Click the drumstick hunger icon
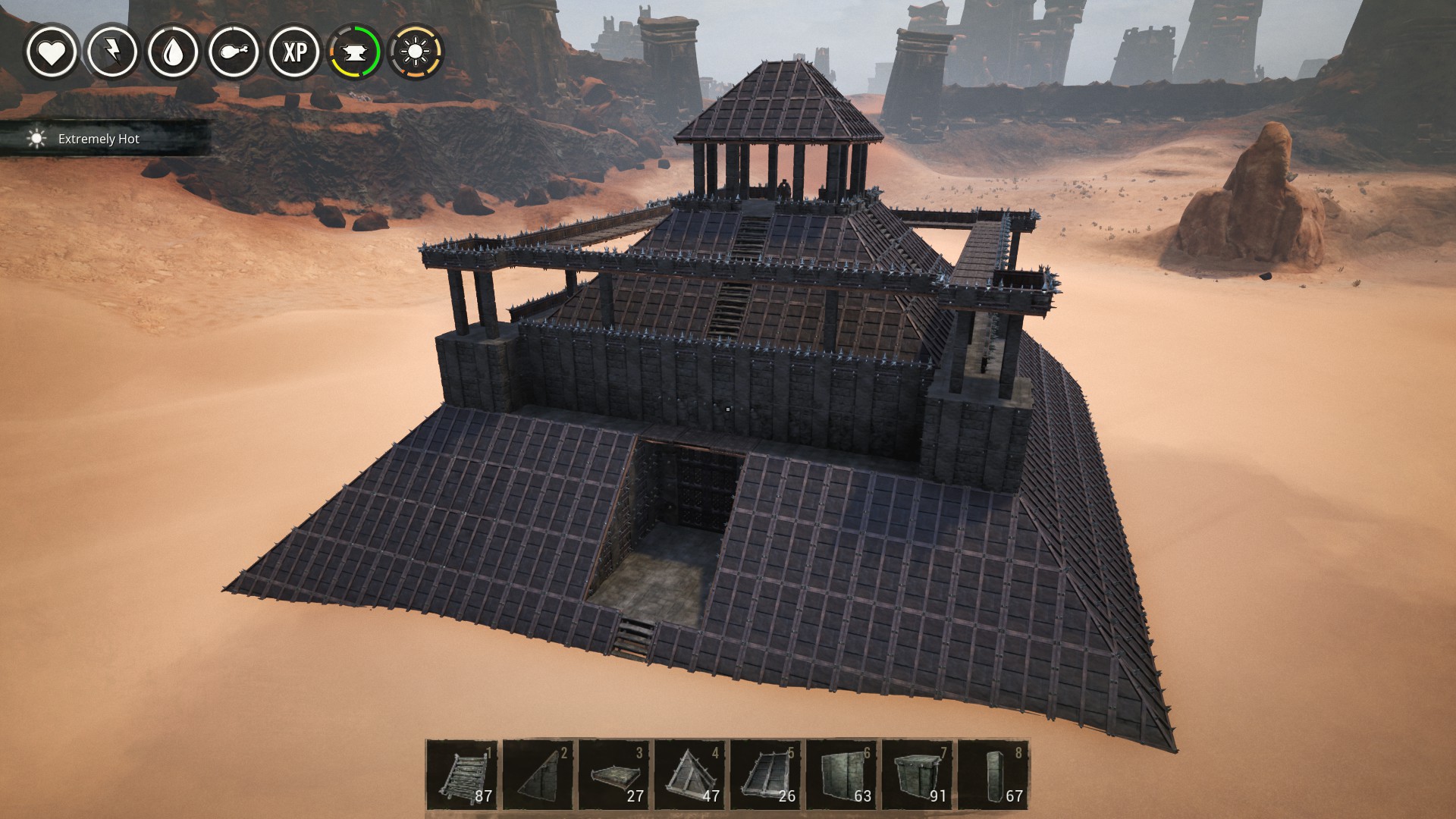This screenshot has width=1456, height=819. pos(234,52)
